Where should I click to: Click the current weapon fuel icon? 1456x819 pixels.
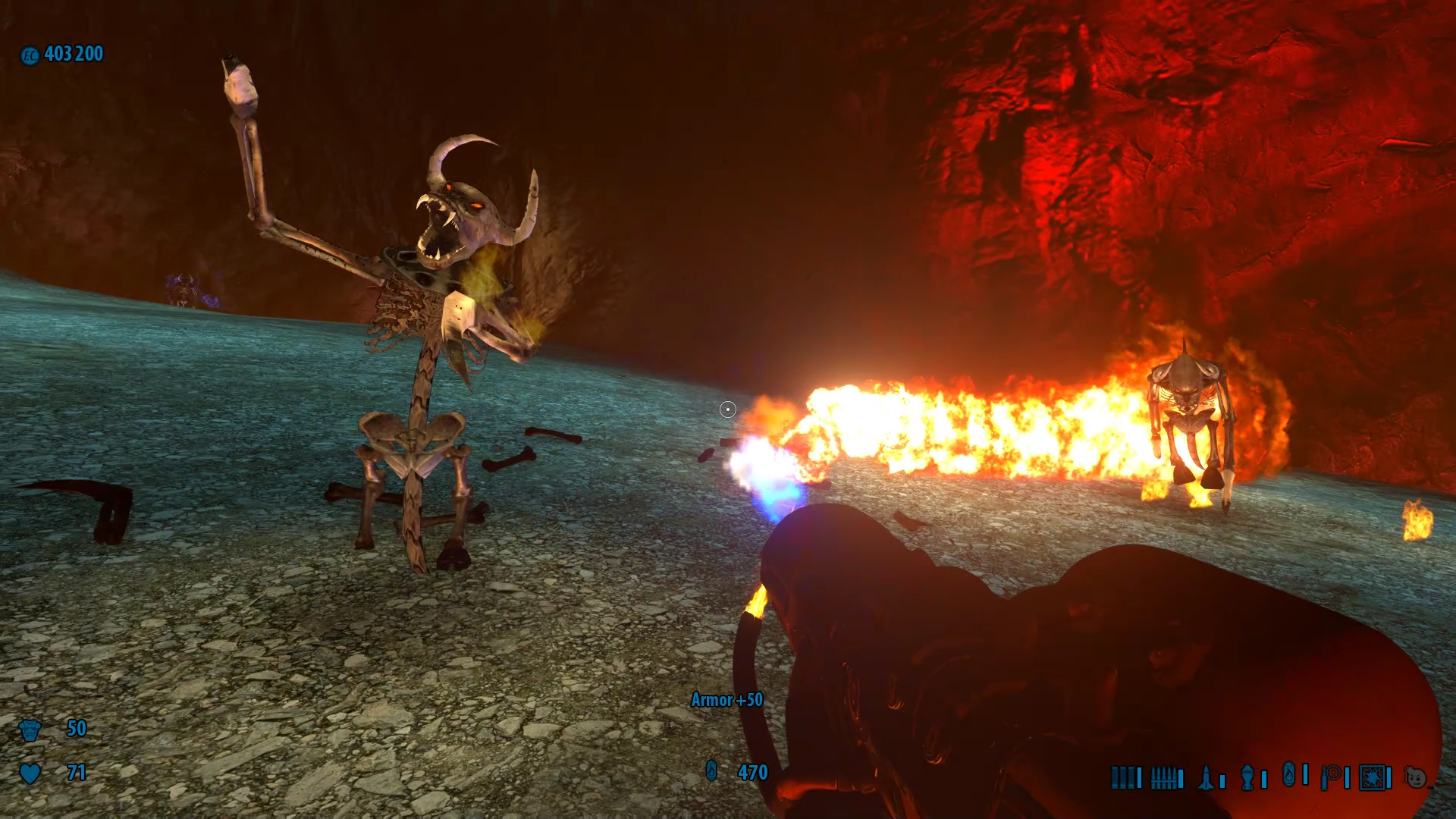click(711, 771)
